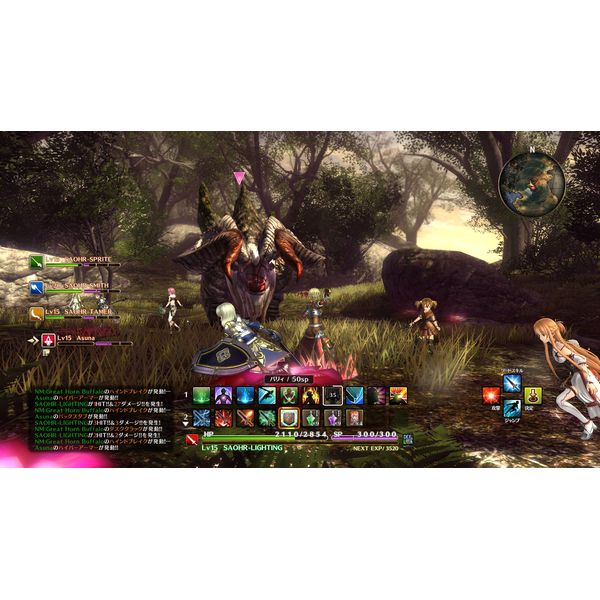The width and height of the screenshot is (600, 600).
Task: Activate the fiery silhouette skill
Action: pos(310,395)
